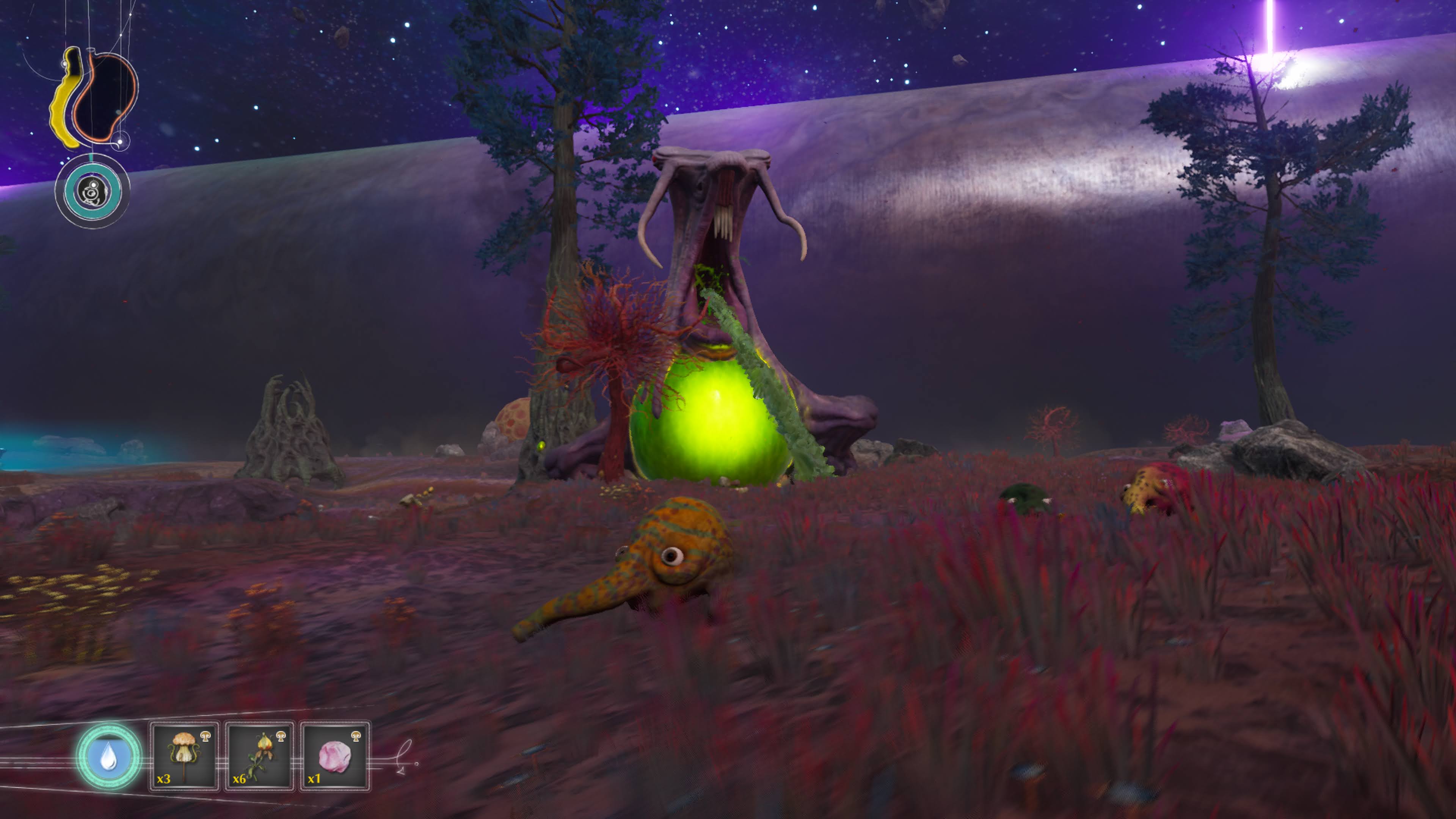Choose the orange-capped mushroom slot with x3

(184, 756)
